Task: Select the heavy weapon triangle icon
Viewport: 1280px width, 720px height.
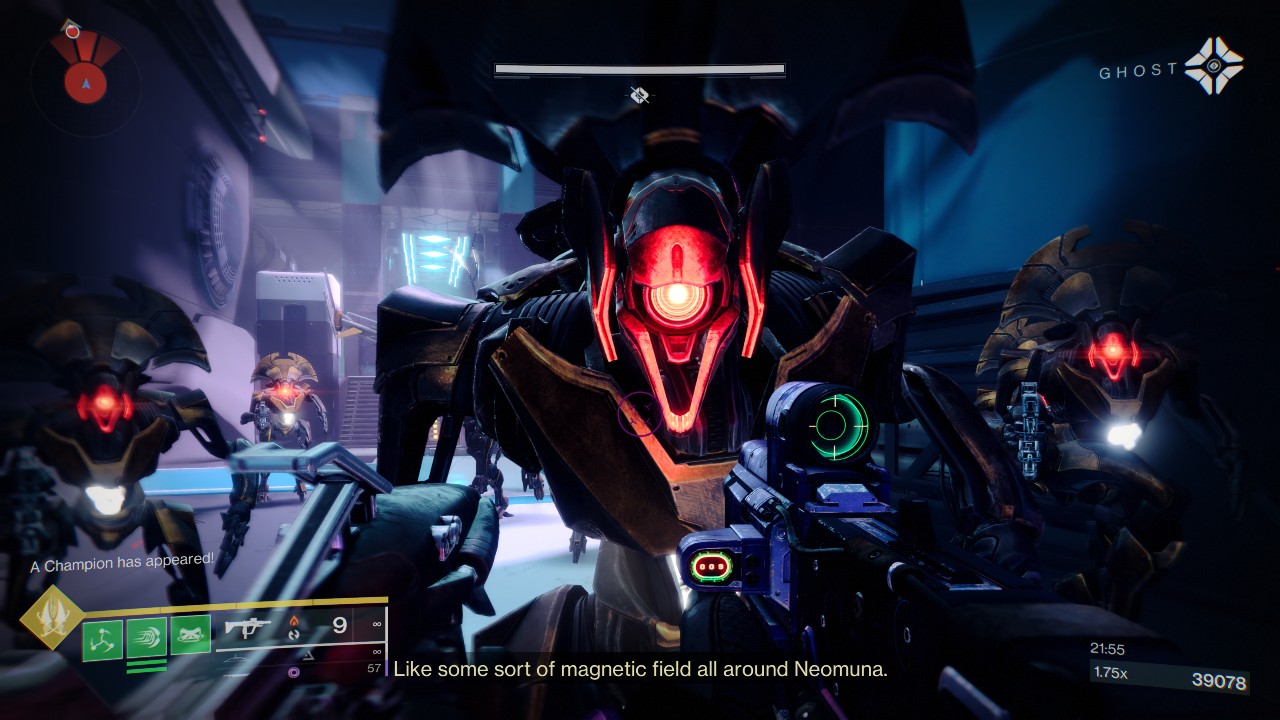Action: click(310, 653)
